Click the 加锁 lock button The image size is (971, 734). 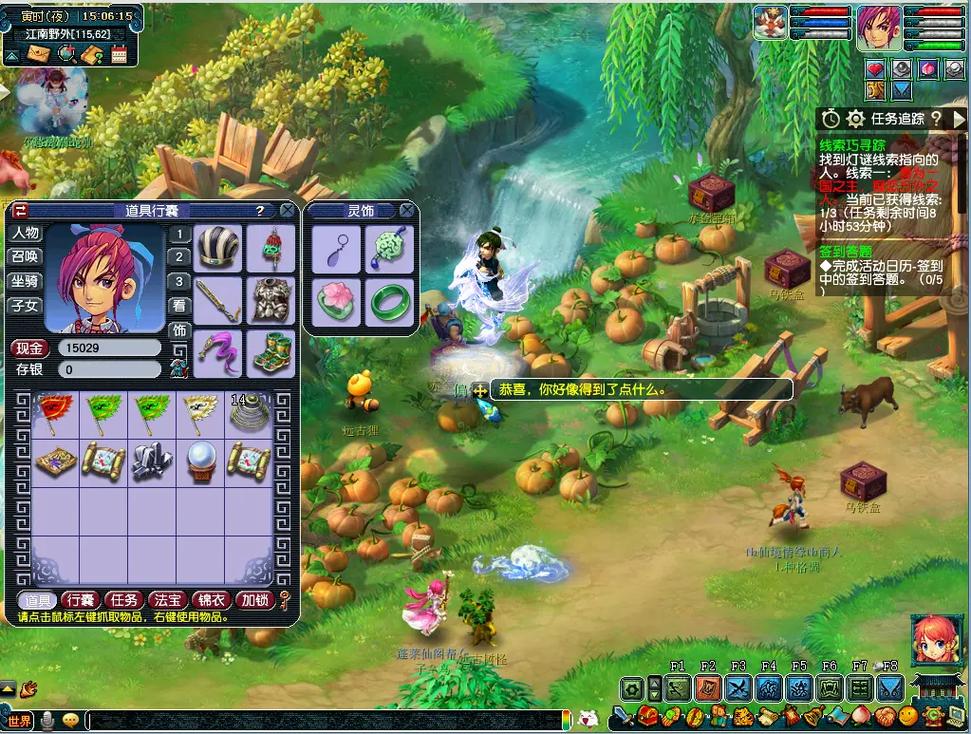pos(253,600)
